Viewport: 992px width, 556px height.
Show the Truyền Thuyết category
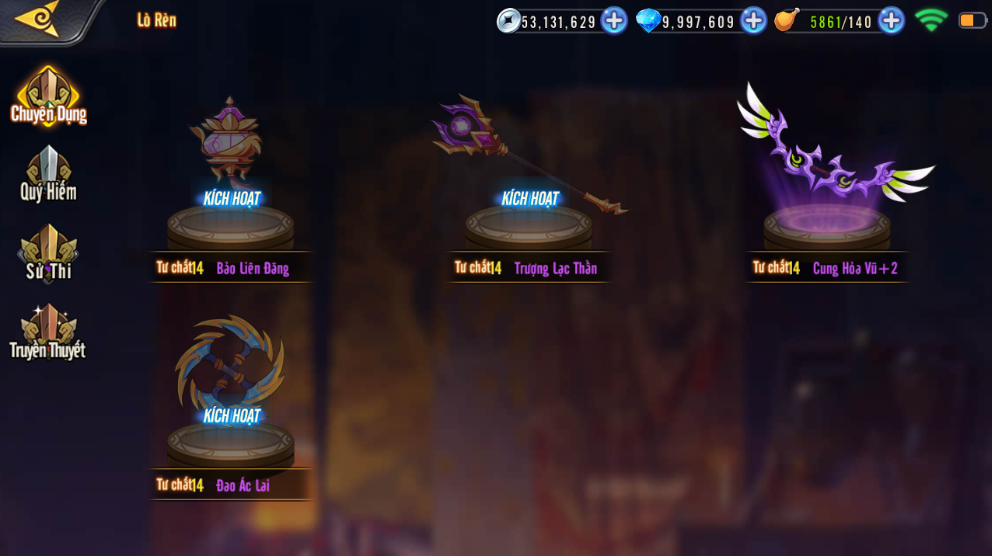click(48, 333)
